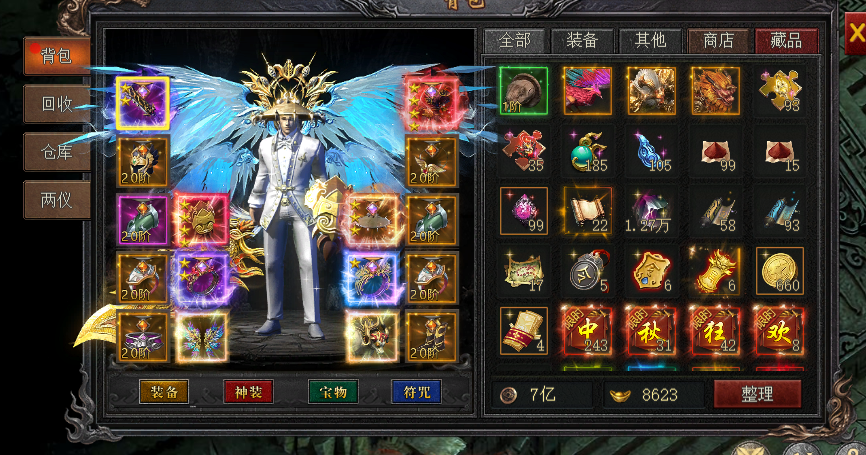Select the 两仪 side tab
866x455 pixels.
tap(57, 199)
